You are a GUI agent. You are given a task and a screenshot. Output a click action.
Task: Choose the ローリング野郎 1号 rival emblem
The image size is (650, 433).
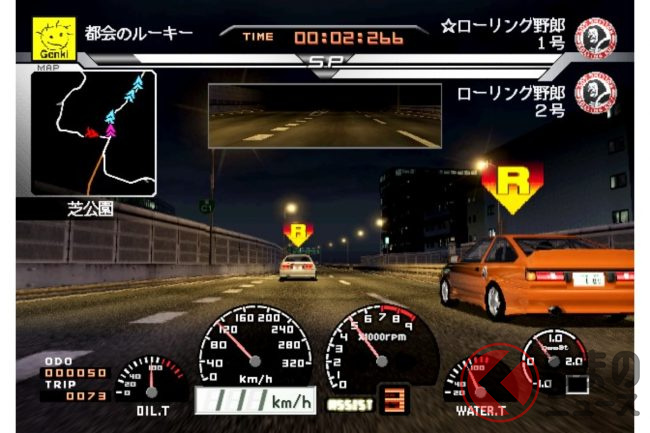click(x=595, y=37)
